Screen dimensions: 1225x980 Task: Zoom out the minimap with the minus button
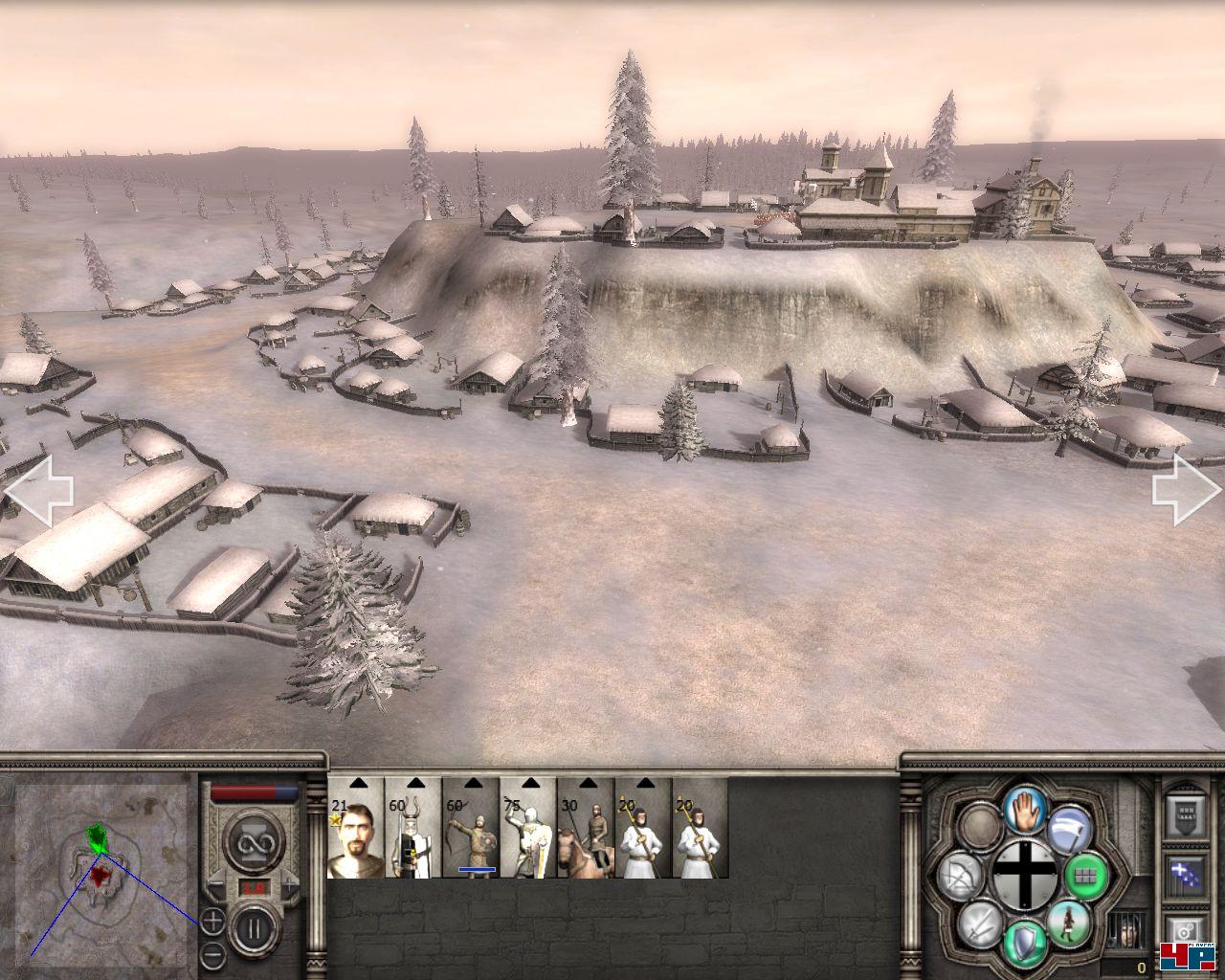(213, 954)
